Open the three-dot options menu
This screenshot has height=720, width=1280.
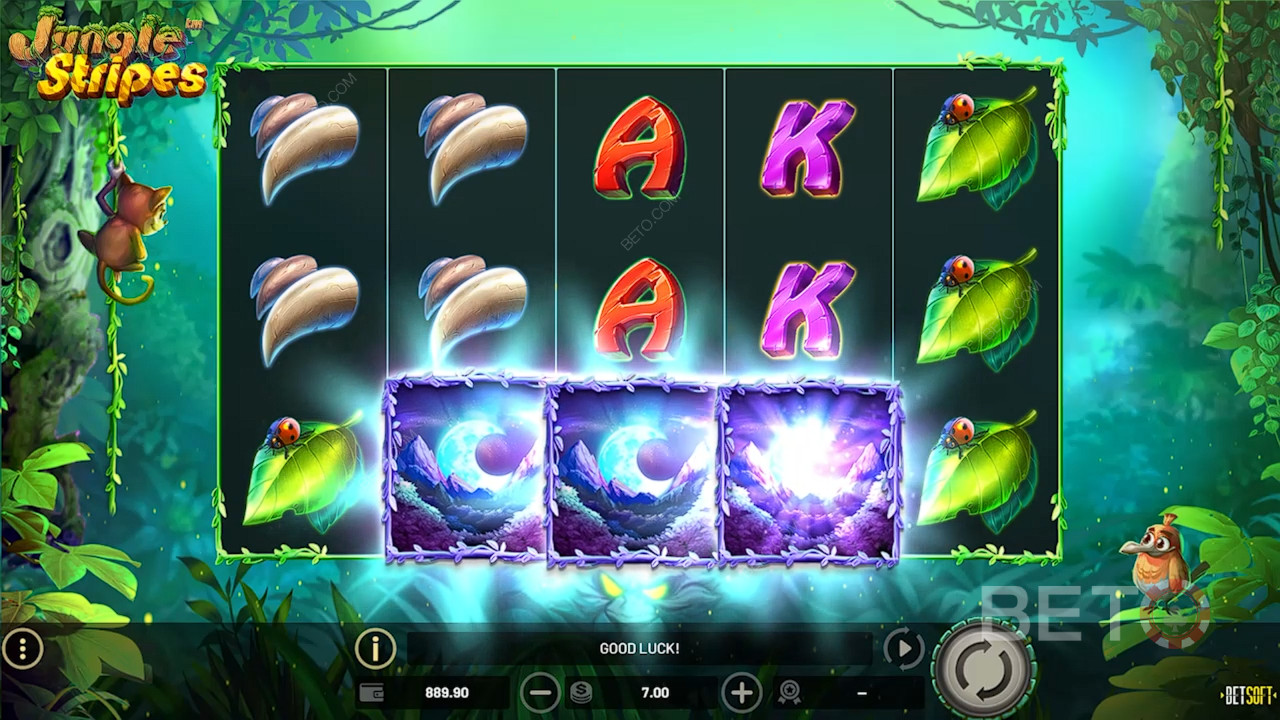point(22,649)
